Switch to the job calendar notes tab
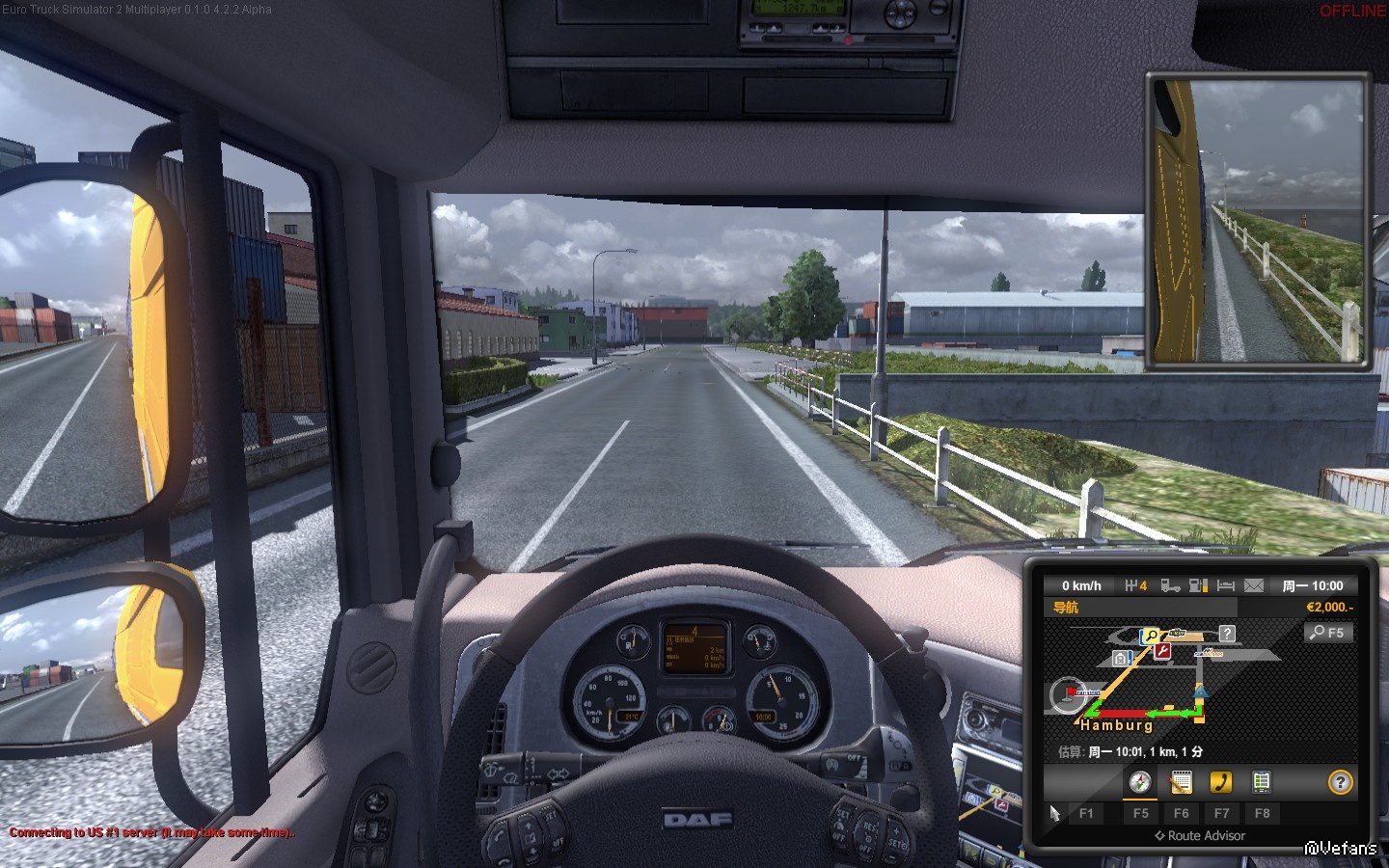The image size is (1389, 868). [1181, 782]
